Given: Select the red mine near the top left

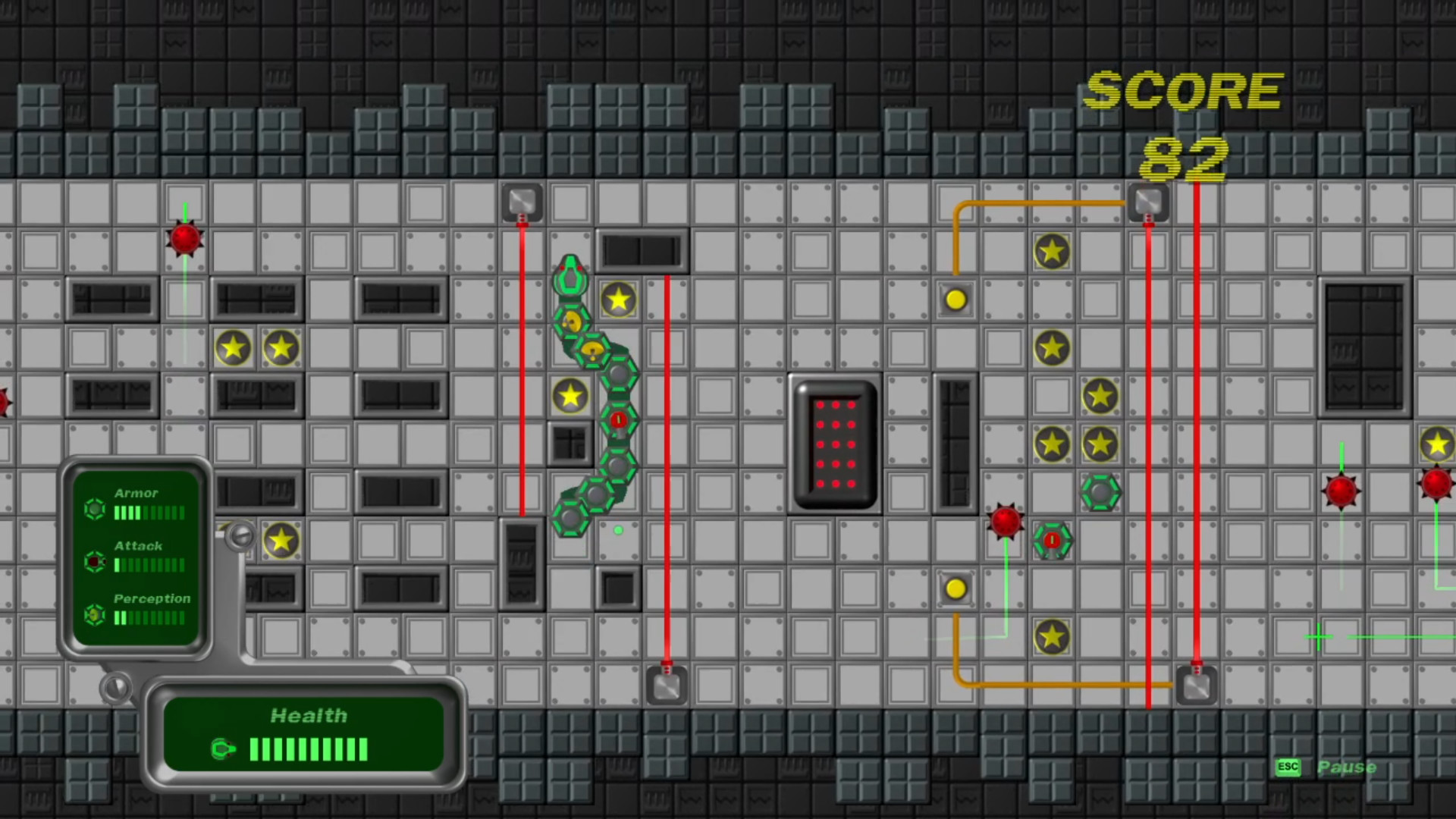Looking at the screenshot, I should 184,240.
